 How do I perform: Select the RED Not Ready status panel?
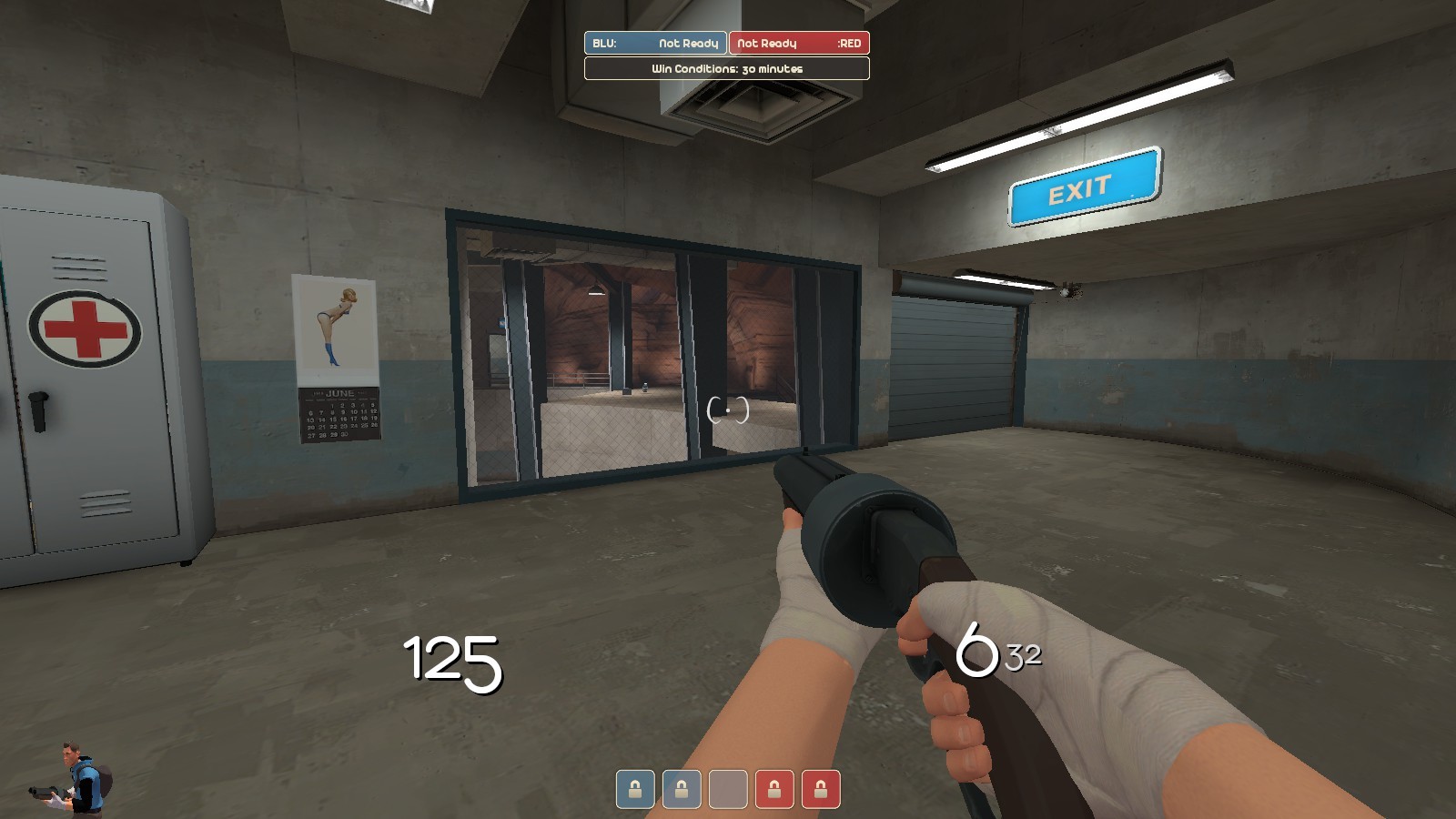click(802, 42)
